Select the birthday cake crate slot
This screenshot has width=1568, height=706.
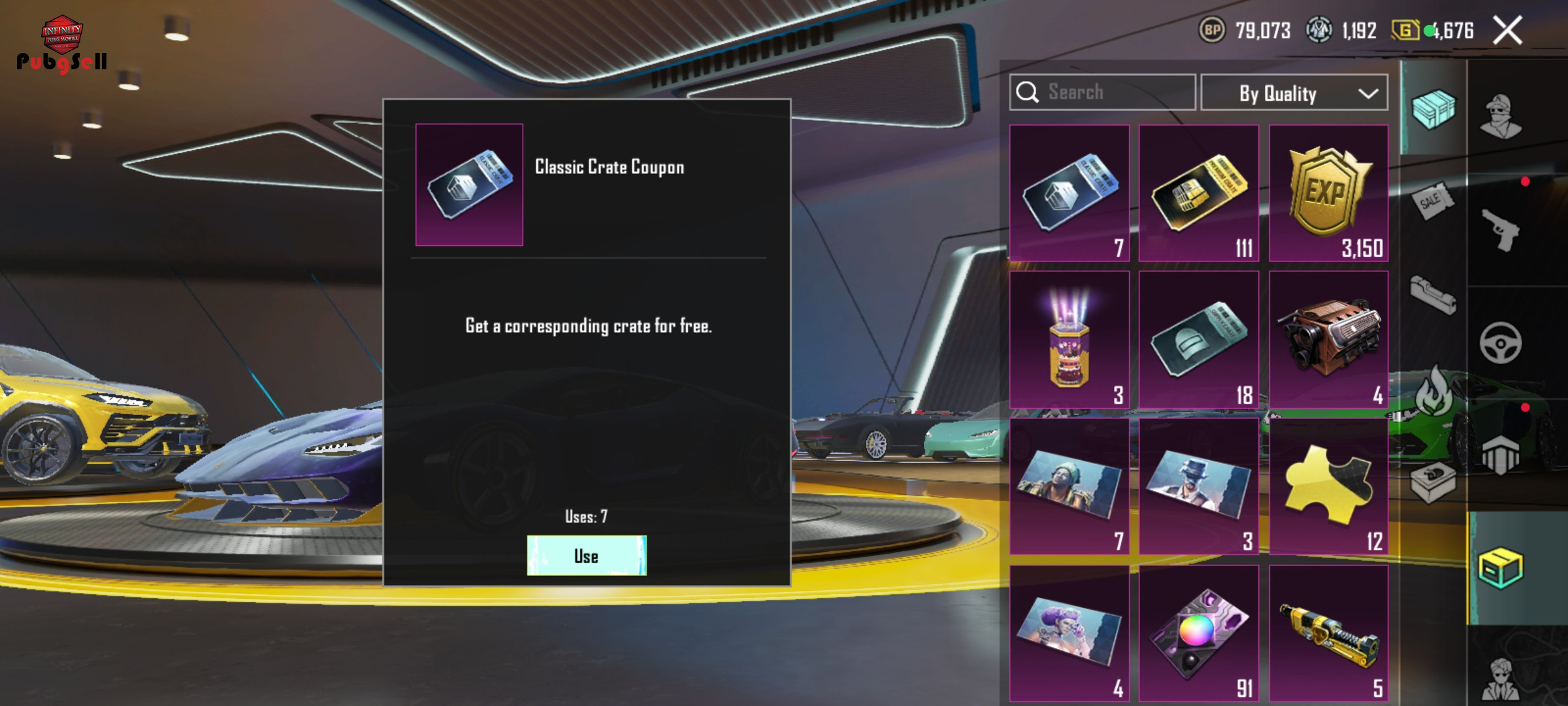(x=1070, y=340)
